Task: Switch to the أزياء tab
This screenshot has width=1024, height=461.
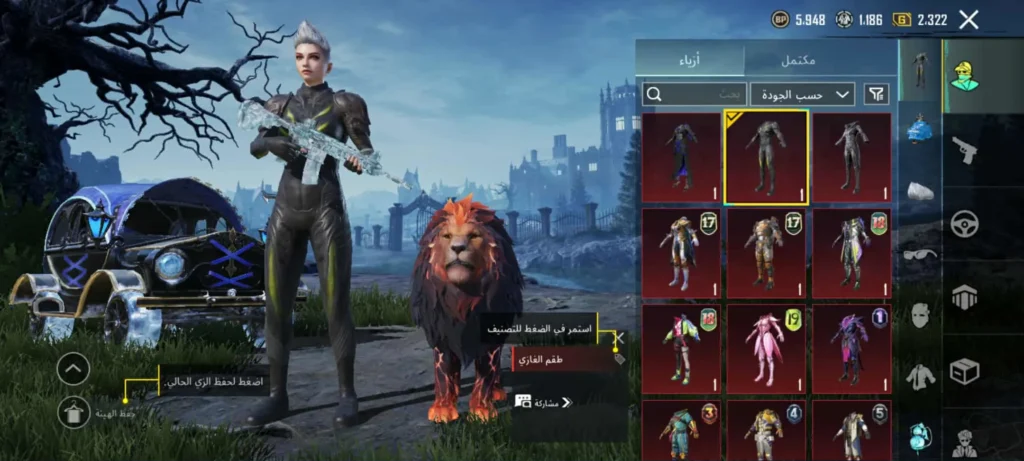Action: [x=689, y=60]
